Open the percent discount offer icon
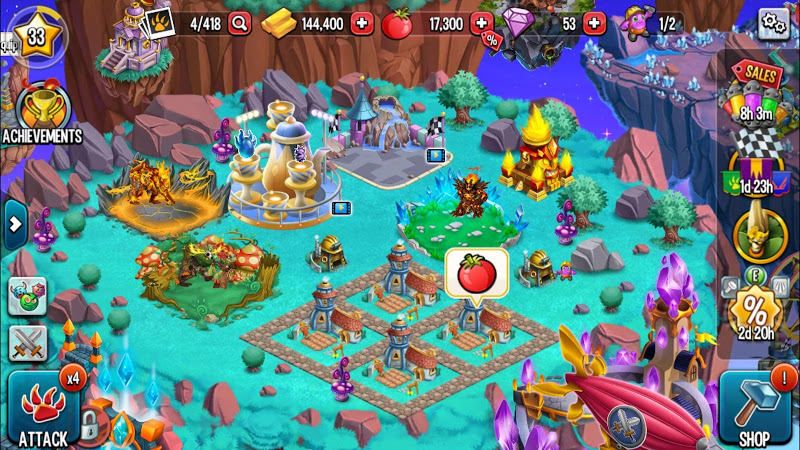The width and height of the screenshot is (800, 450). pos(757,311)
